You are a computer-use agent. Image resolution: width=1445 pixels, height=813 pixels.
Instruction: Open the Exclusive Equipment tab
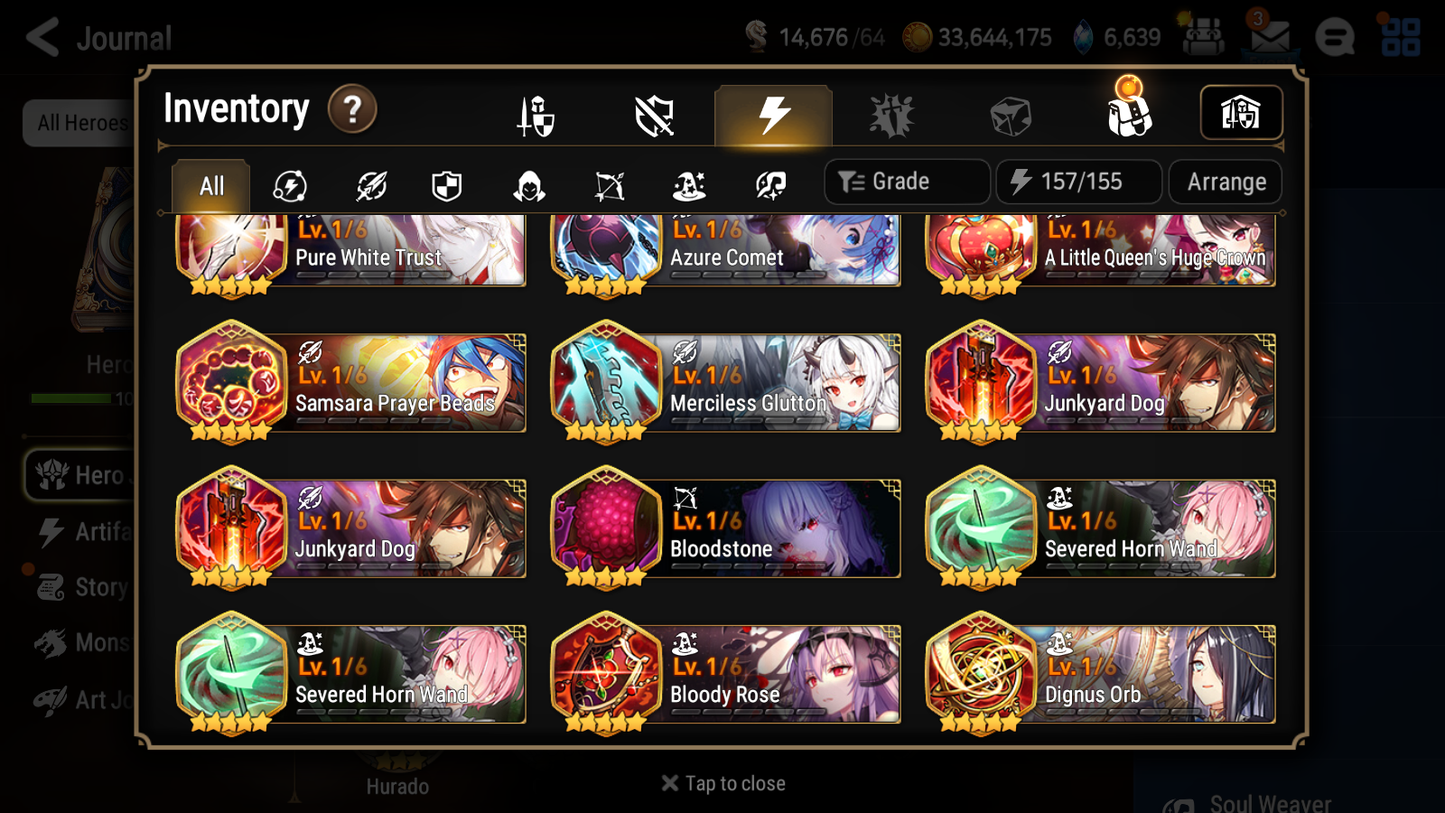pos(653,113)
